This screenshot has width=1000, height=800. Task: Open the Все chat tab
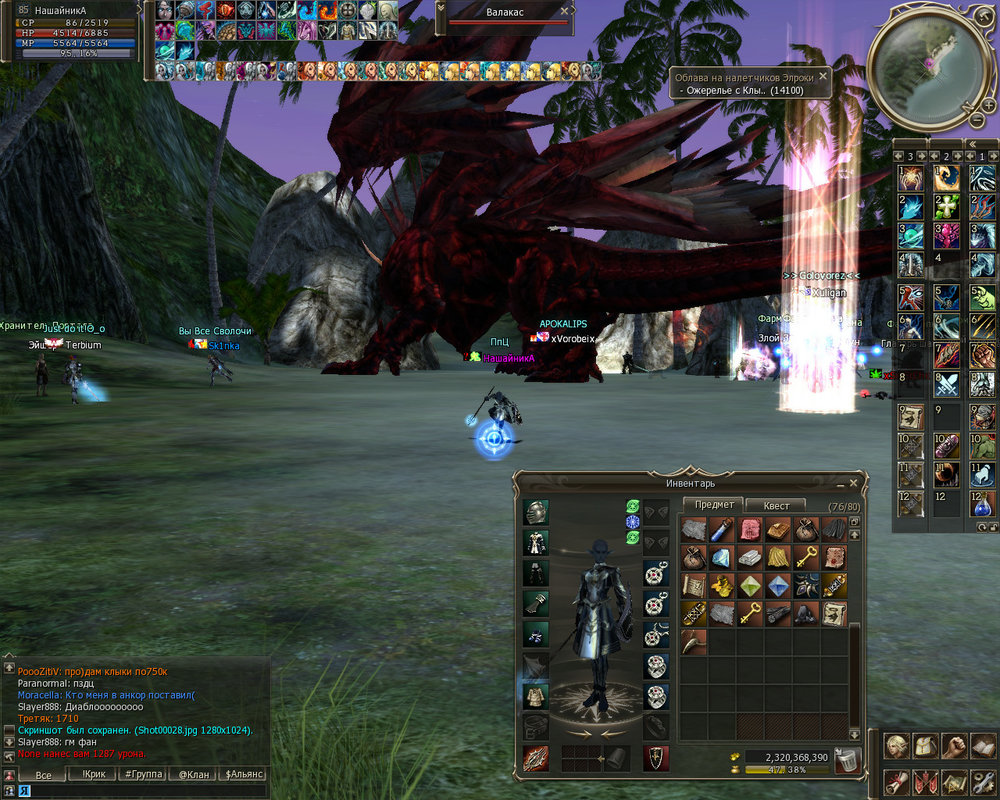tap(43, 774)
